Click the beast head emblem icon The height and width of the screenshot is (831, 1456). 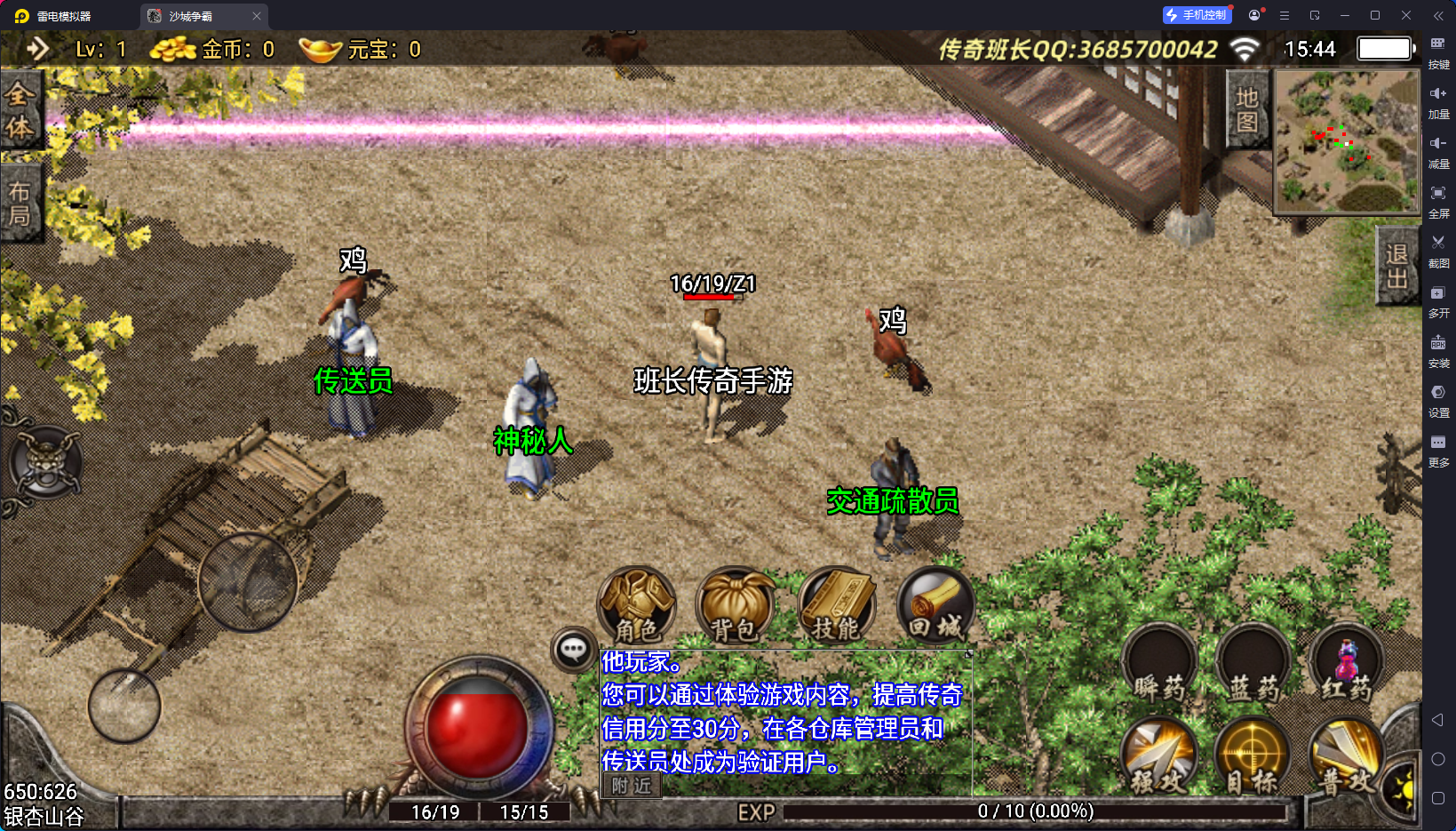[44, 462]
